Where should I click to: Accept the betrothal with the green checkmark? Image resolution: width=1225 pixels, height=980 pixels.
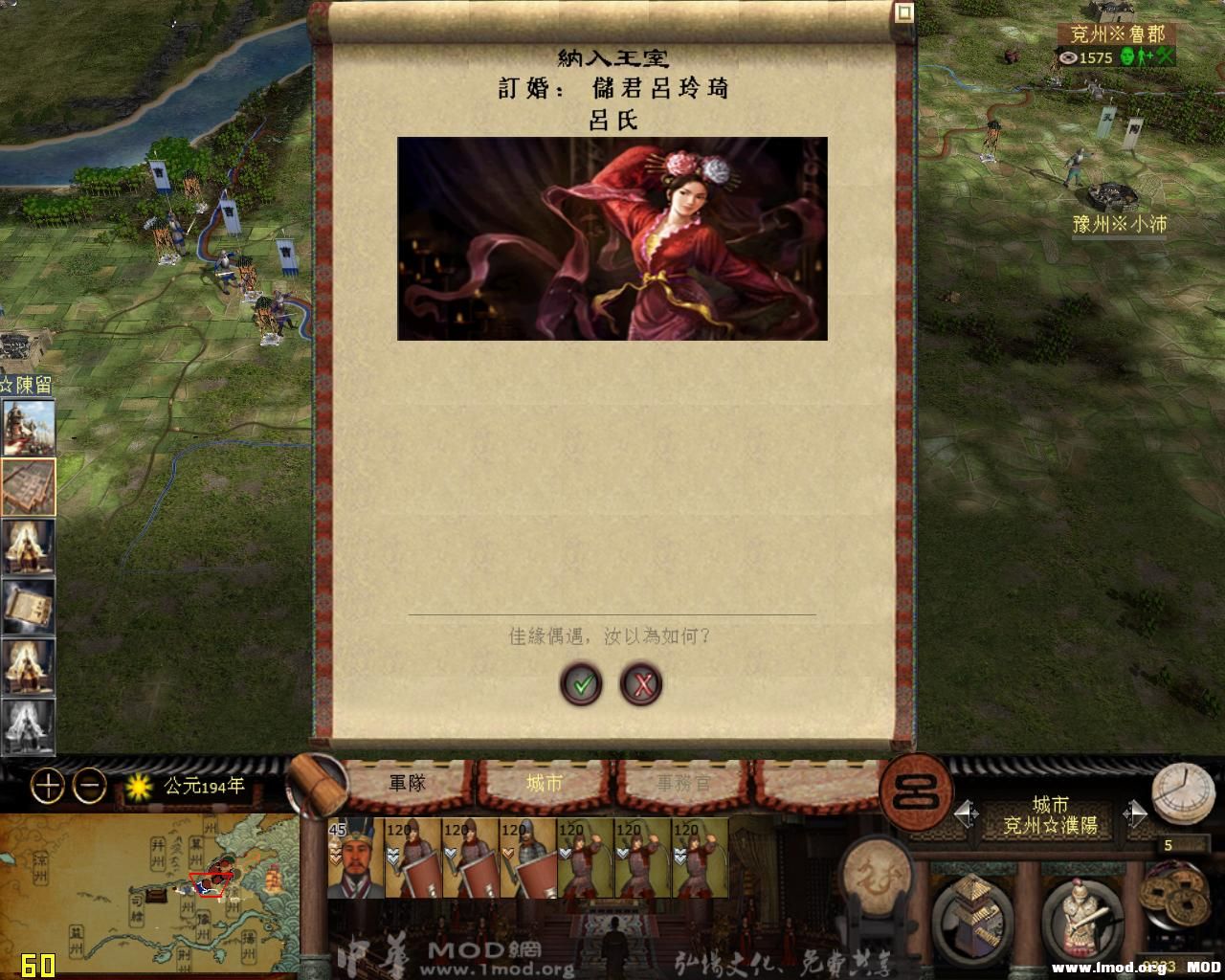(582, 684)
